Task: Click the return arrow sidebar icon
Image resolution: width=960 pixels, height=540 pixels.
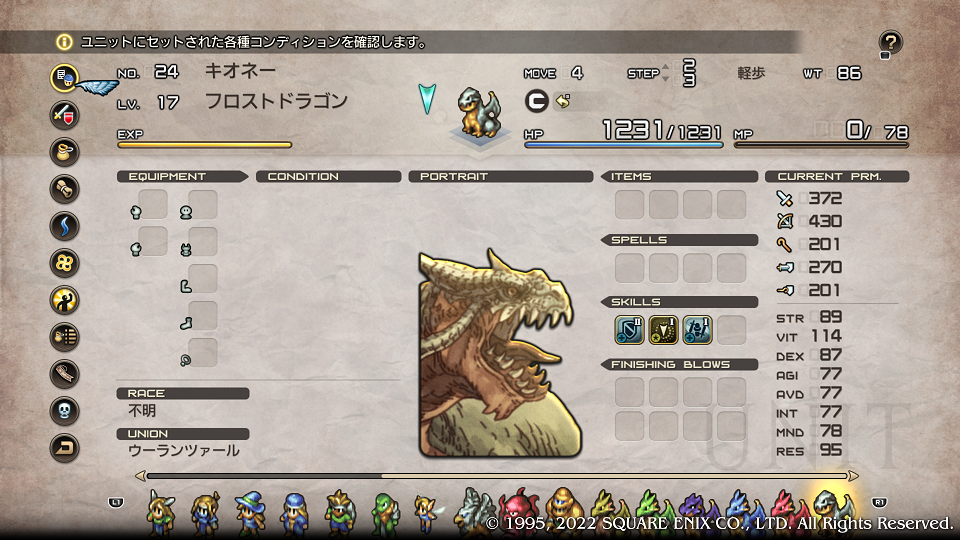Action: [65, 447]
